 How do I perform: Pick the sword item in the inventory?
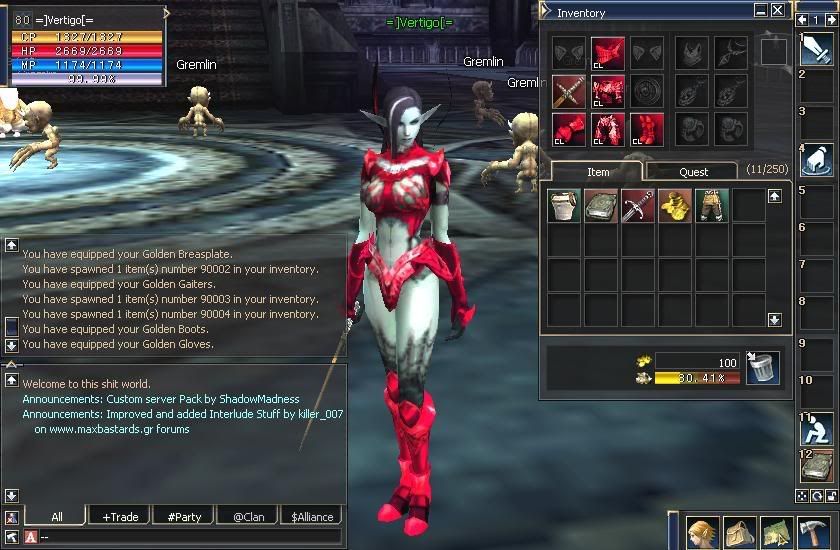tap(638, 205)
